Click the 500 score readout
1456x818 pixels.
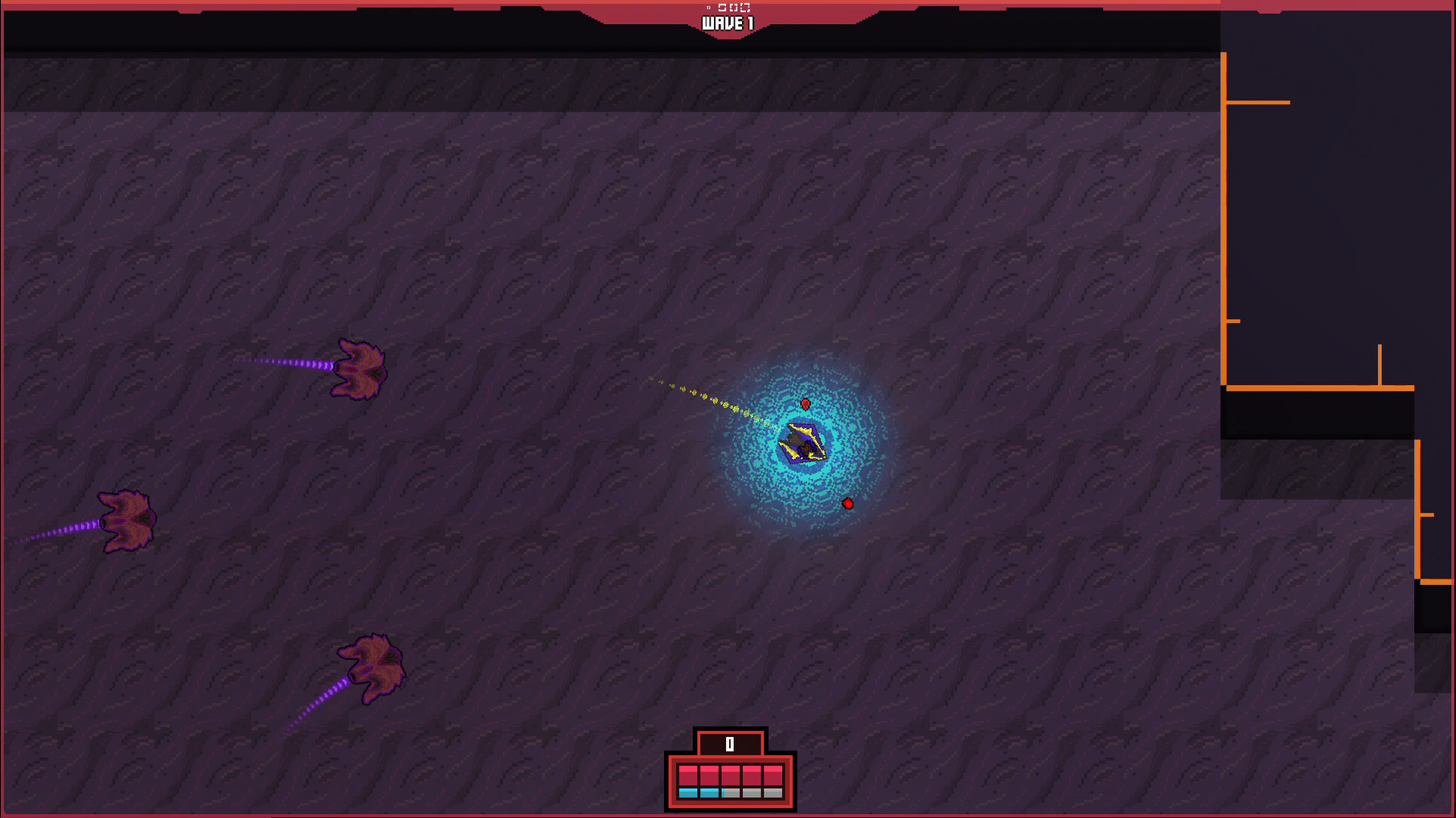pos(734,7)
